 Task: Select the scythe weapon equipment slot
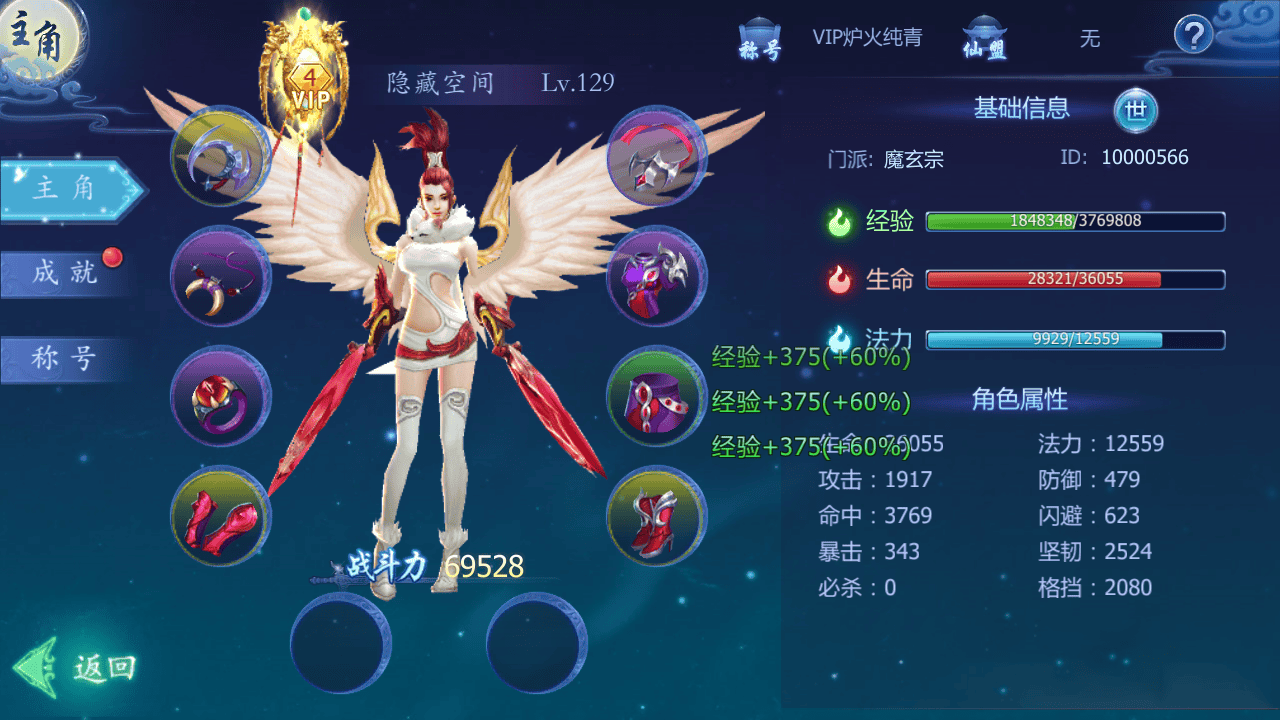point(220,158)
